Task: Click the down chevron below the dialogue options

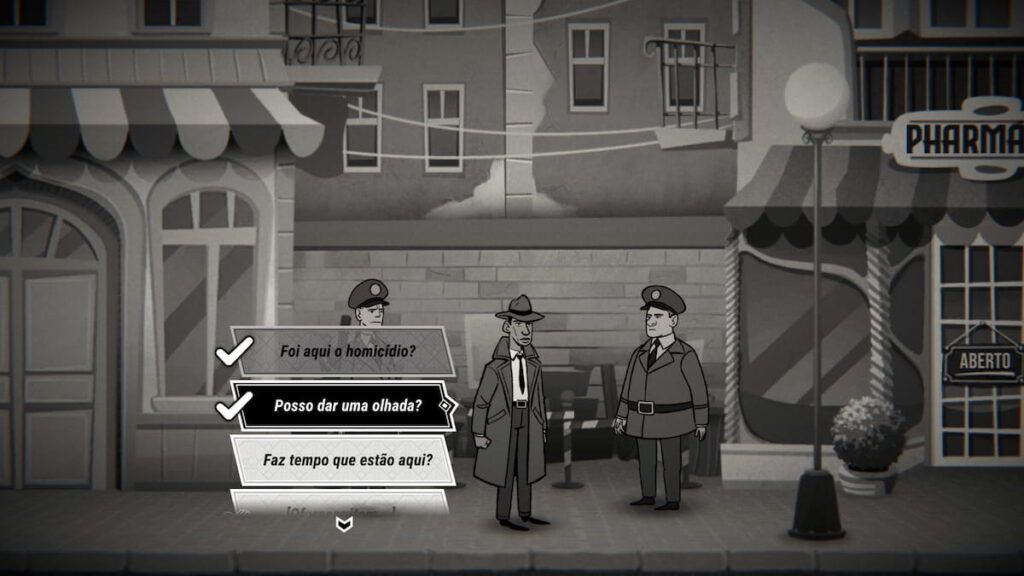Action: coord(344,525)
